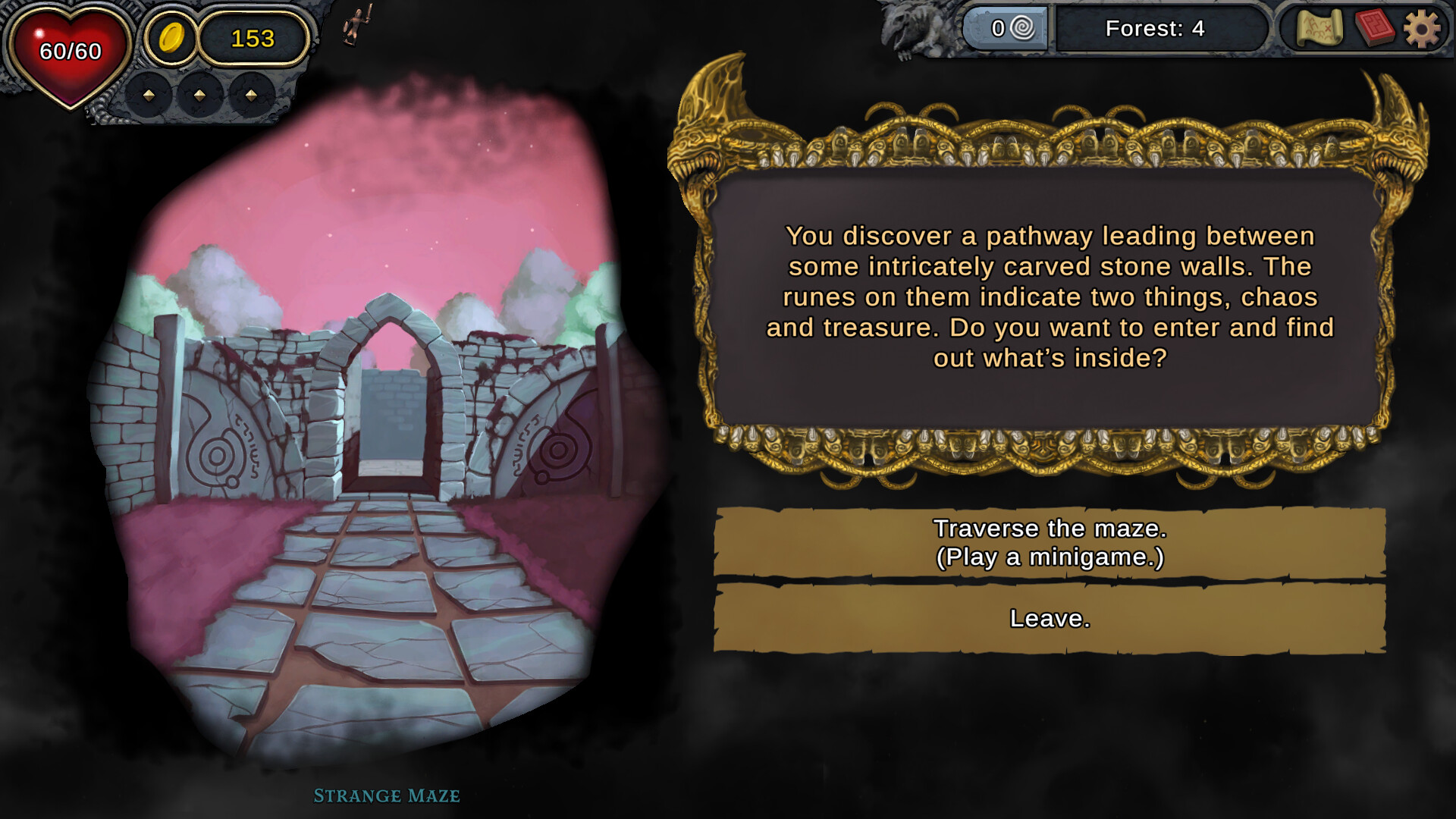Click the gold amount reading 153
1456x819 pixels.
pos(254,36)
